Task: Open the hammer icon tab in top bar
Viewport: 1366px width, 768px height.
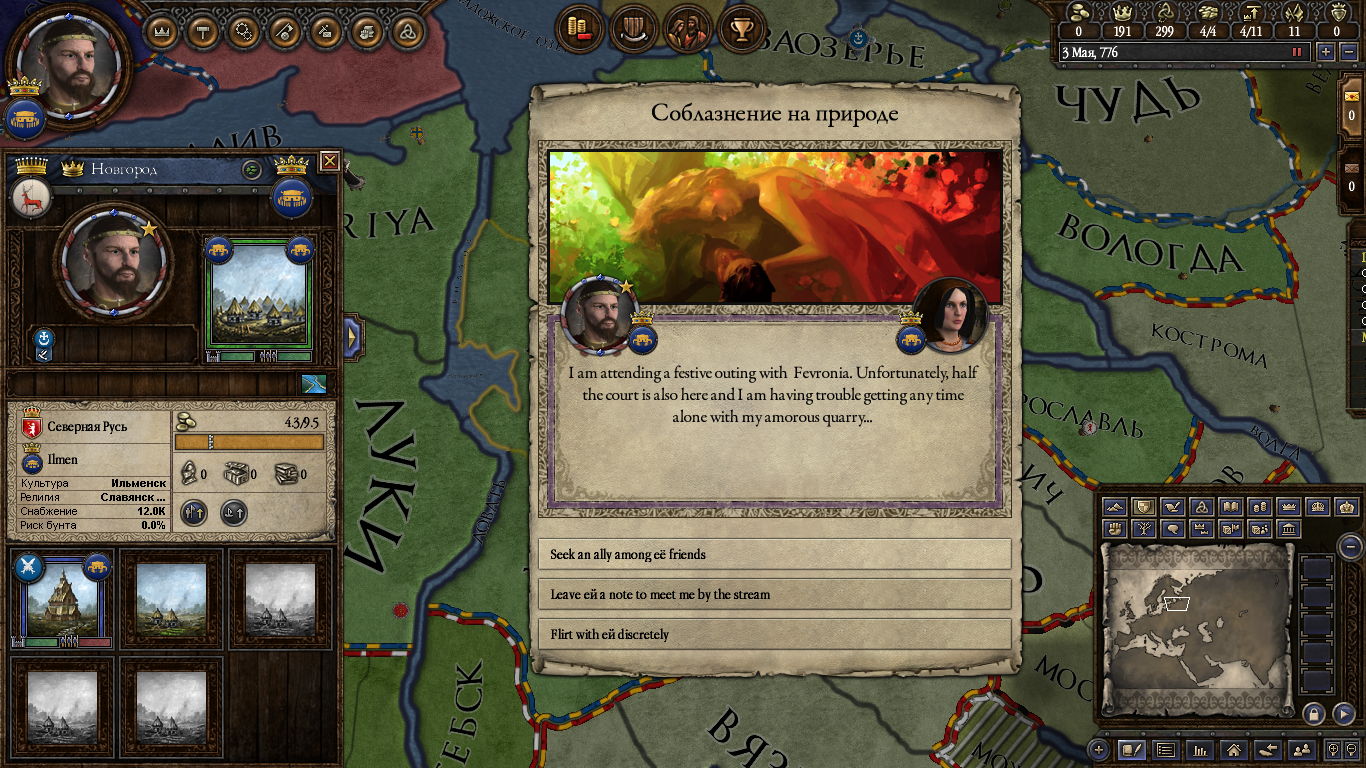Action: (203, 31)
